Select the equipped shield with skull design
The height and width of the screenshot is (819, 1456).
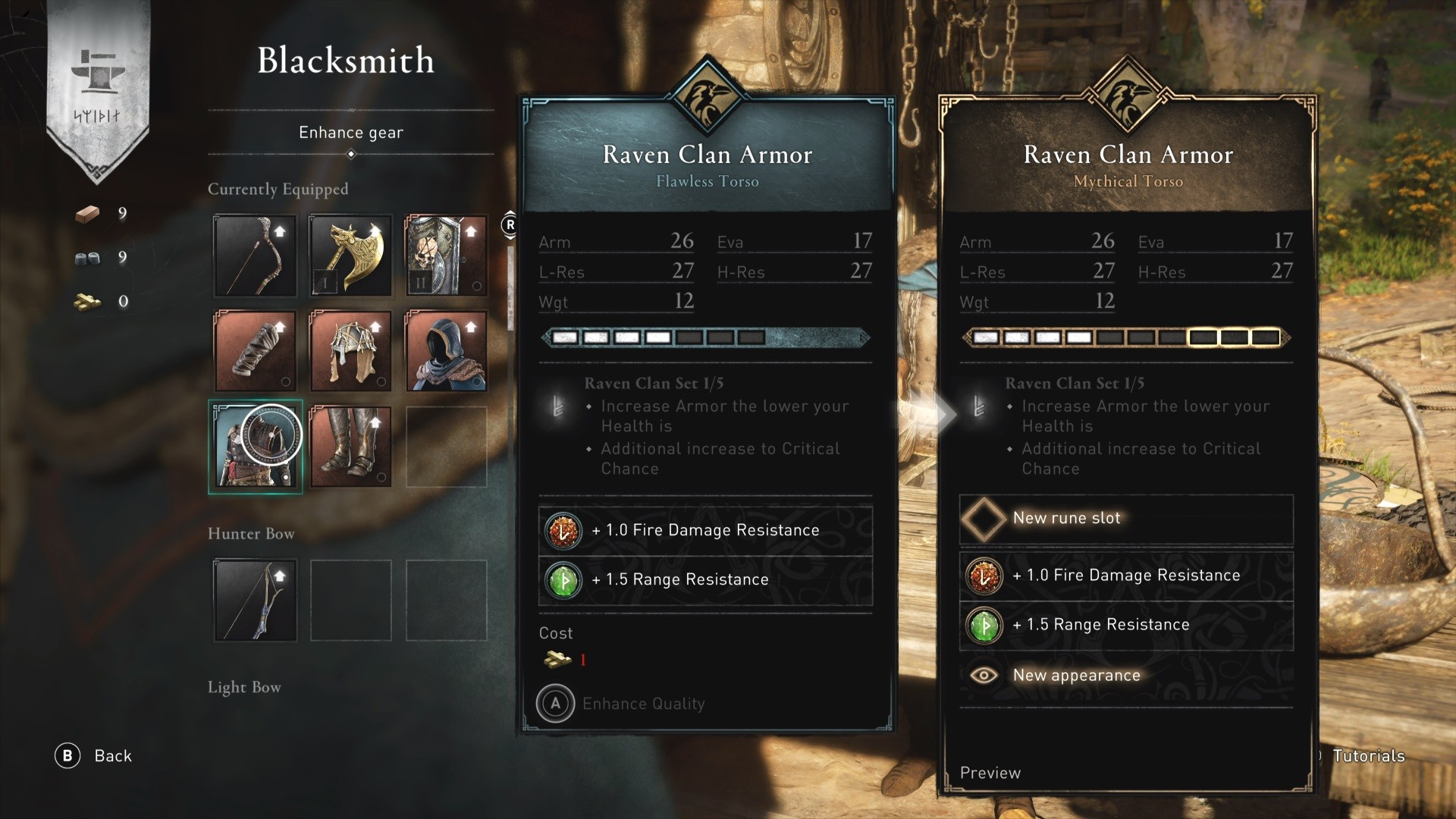[x=446, y=256]
